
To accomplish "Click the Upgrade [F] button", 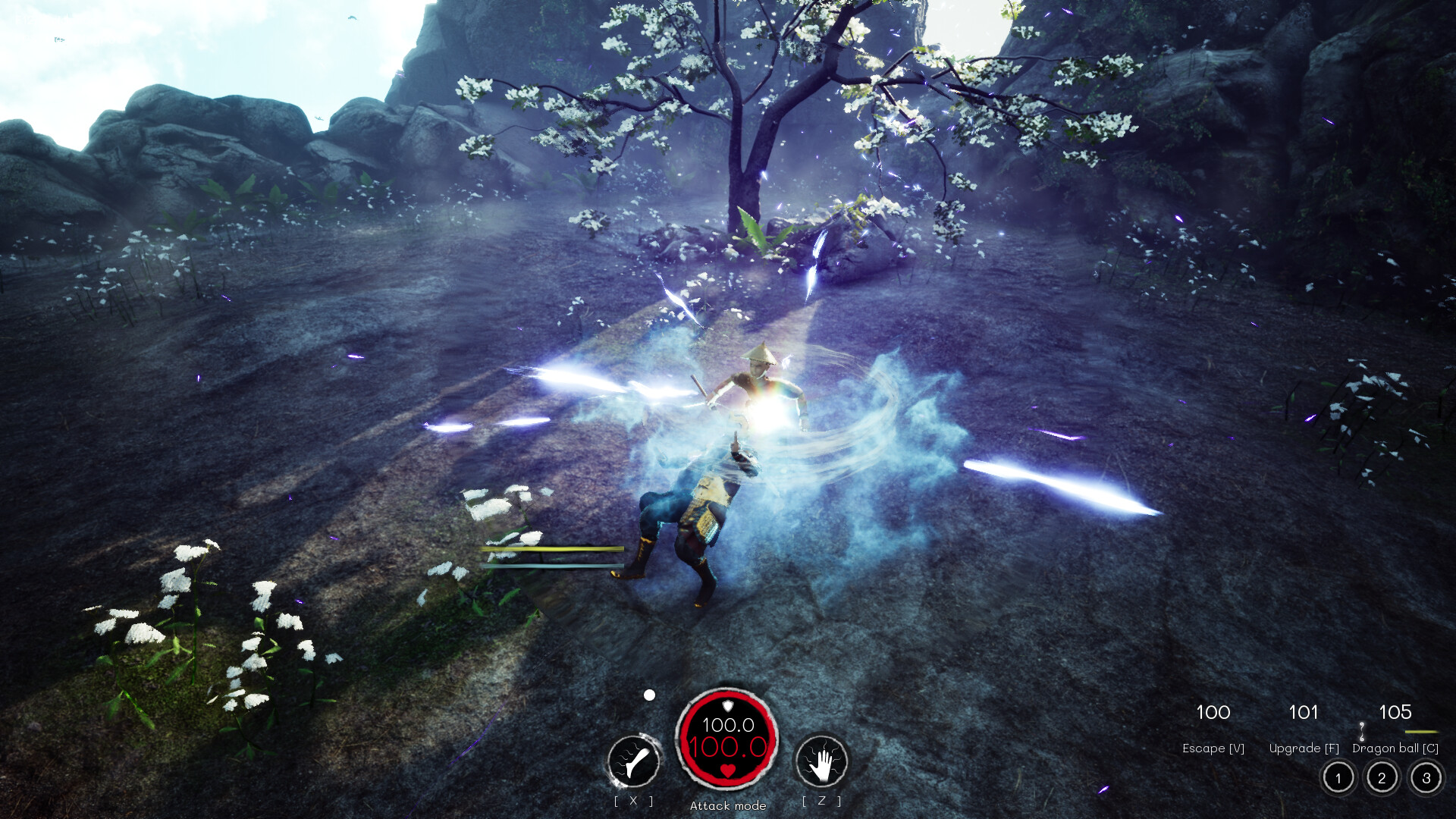I will tap(1304, 748).
